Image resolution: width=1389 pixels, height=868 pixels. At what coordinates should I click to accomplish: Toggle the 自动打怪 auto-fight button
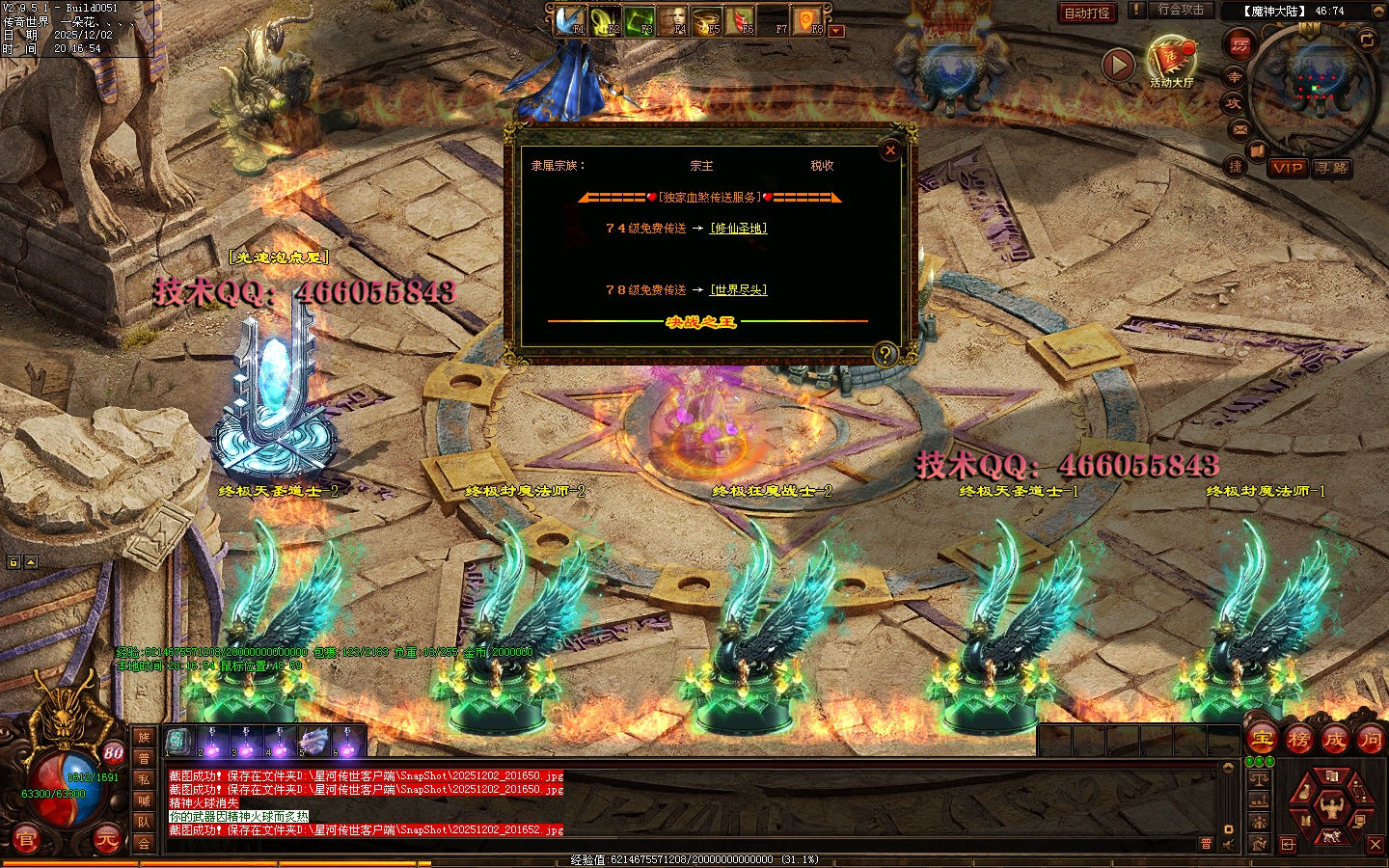(1087, 13)
